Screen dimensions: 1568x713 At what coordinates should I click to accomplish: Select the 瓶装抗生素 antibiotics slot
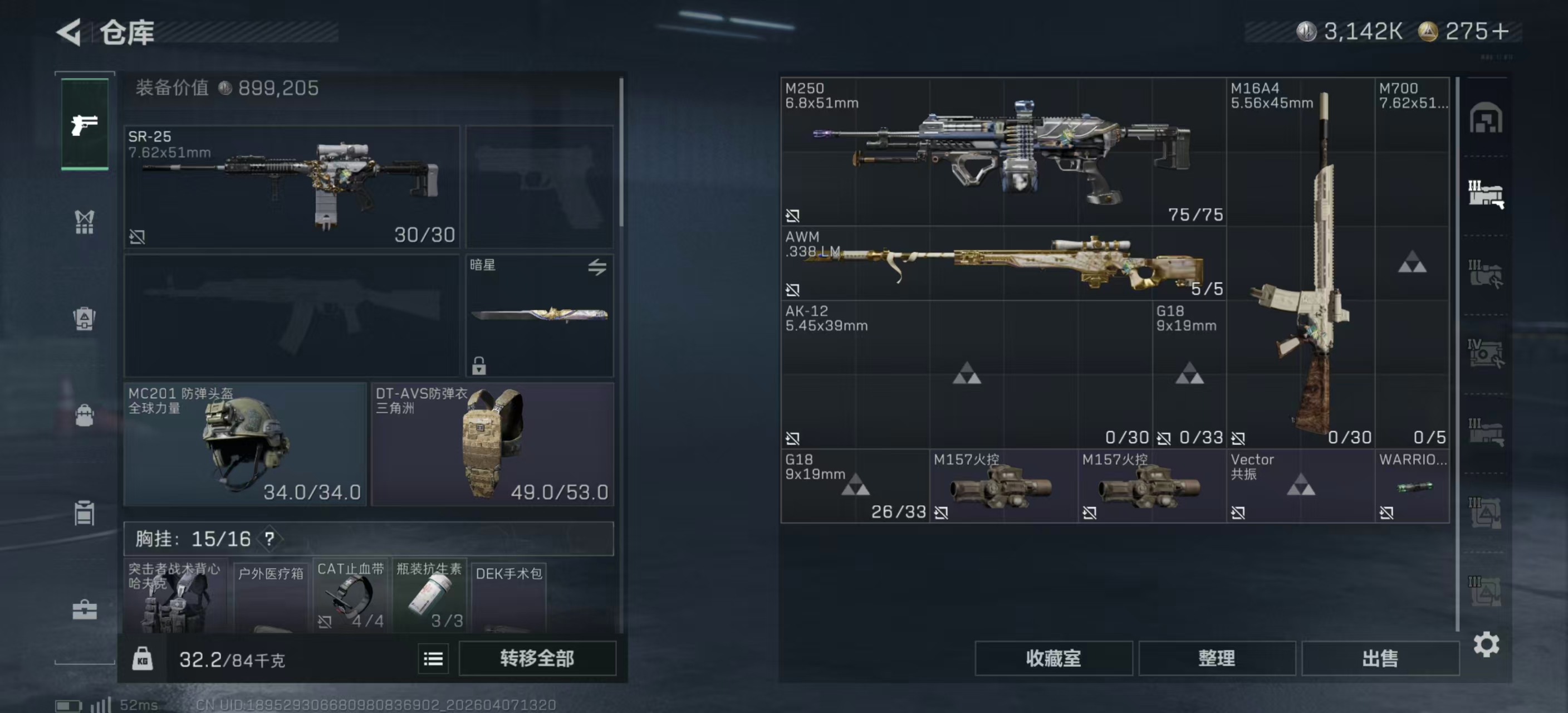point(429,595)
